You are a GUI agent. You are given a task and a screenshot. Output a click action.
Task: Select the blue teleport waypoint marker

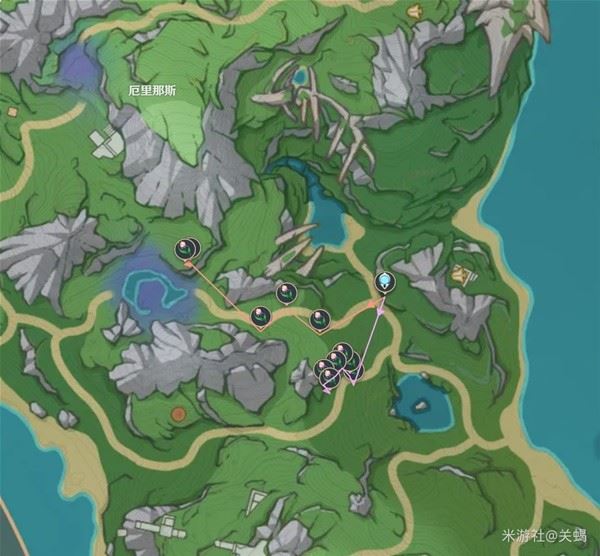click(385, 283)
